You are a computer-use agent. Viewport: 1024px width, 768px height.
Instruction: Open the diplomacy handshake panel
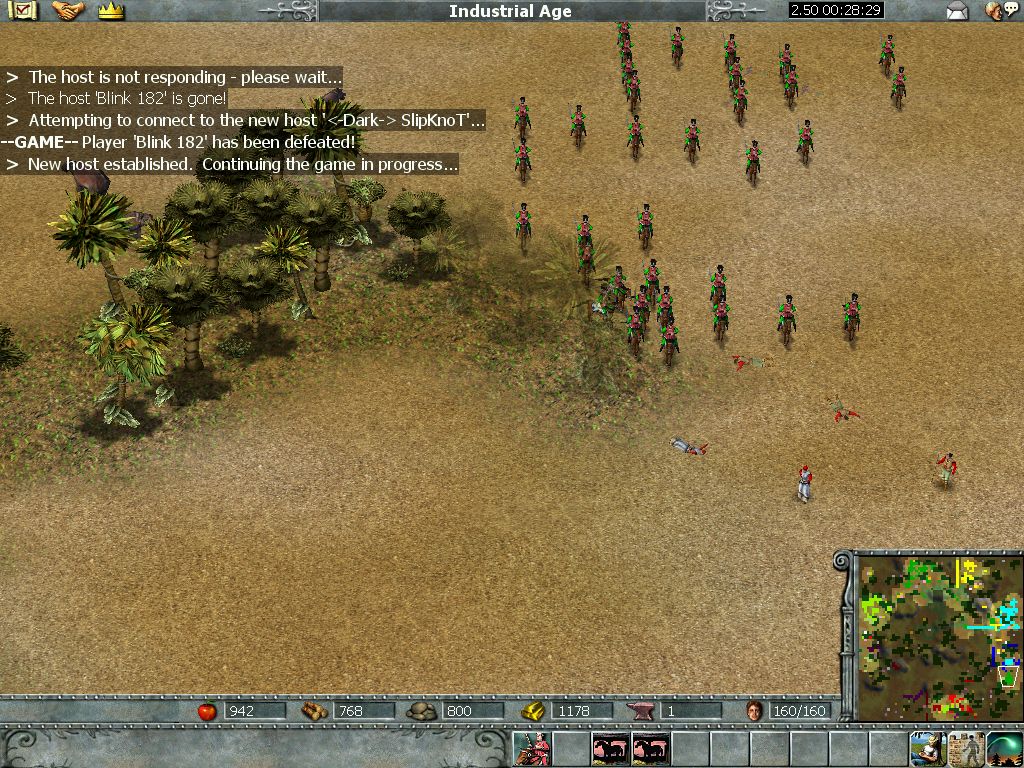pyautogui.click(x=67, y=11)
